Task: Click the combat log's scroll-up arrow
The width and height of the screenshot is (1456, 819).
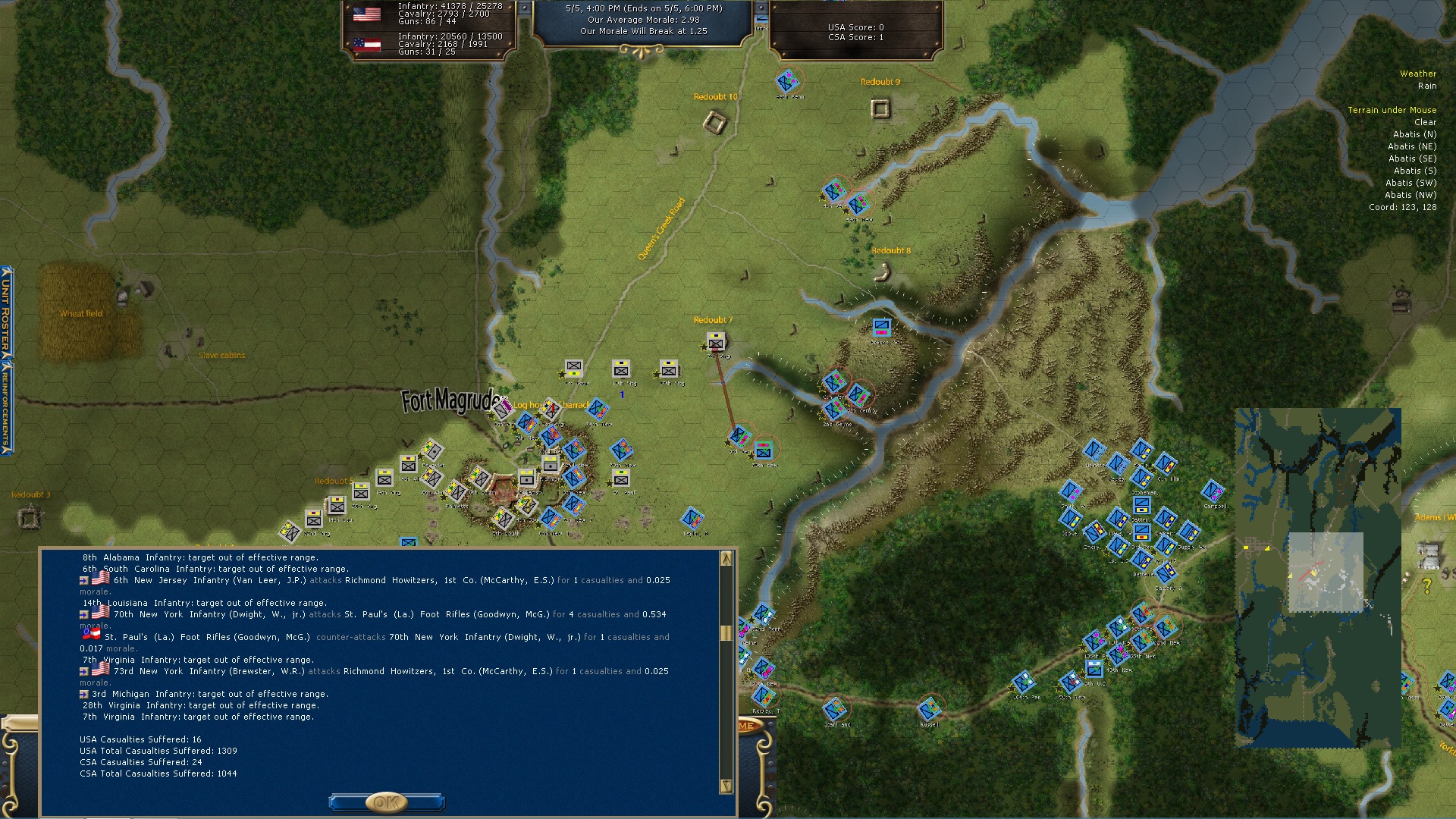Action: (x=726, y=559)
